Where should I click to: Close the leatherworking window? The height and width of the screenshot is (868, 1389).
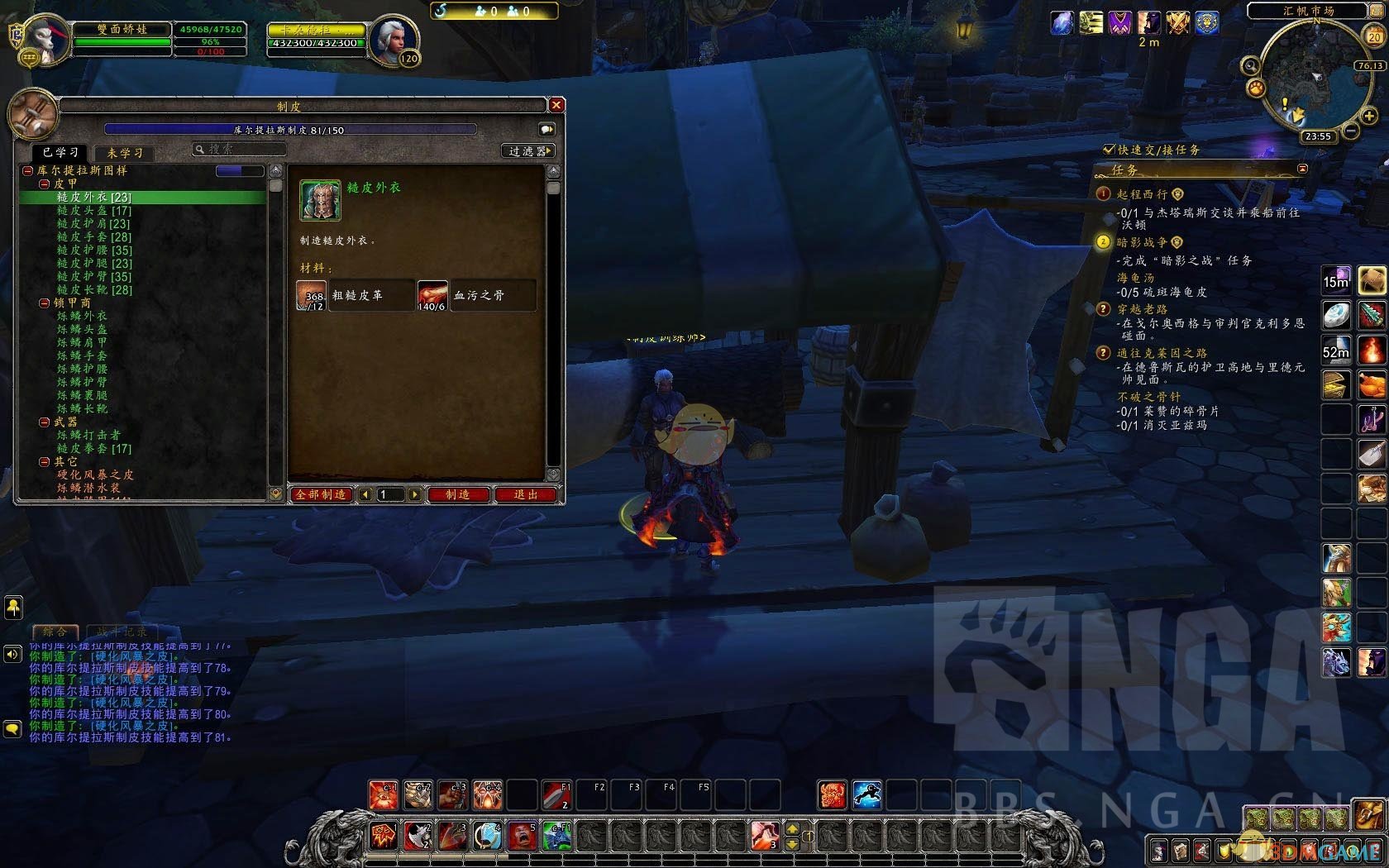click(x=556, y=105)
